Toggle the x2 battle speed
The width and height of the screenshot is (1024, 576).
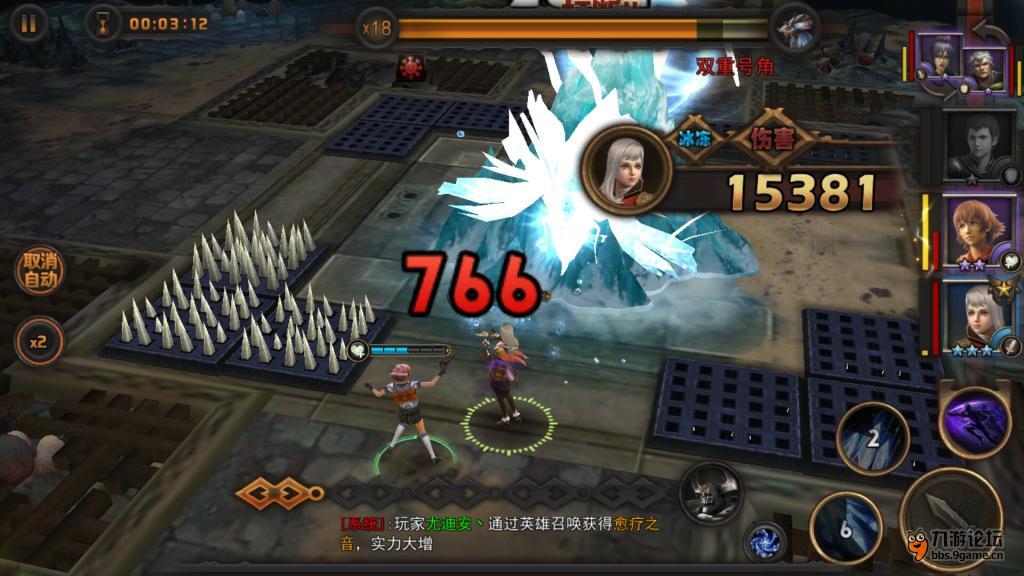pos(39,342)
